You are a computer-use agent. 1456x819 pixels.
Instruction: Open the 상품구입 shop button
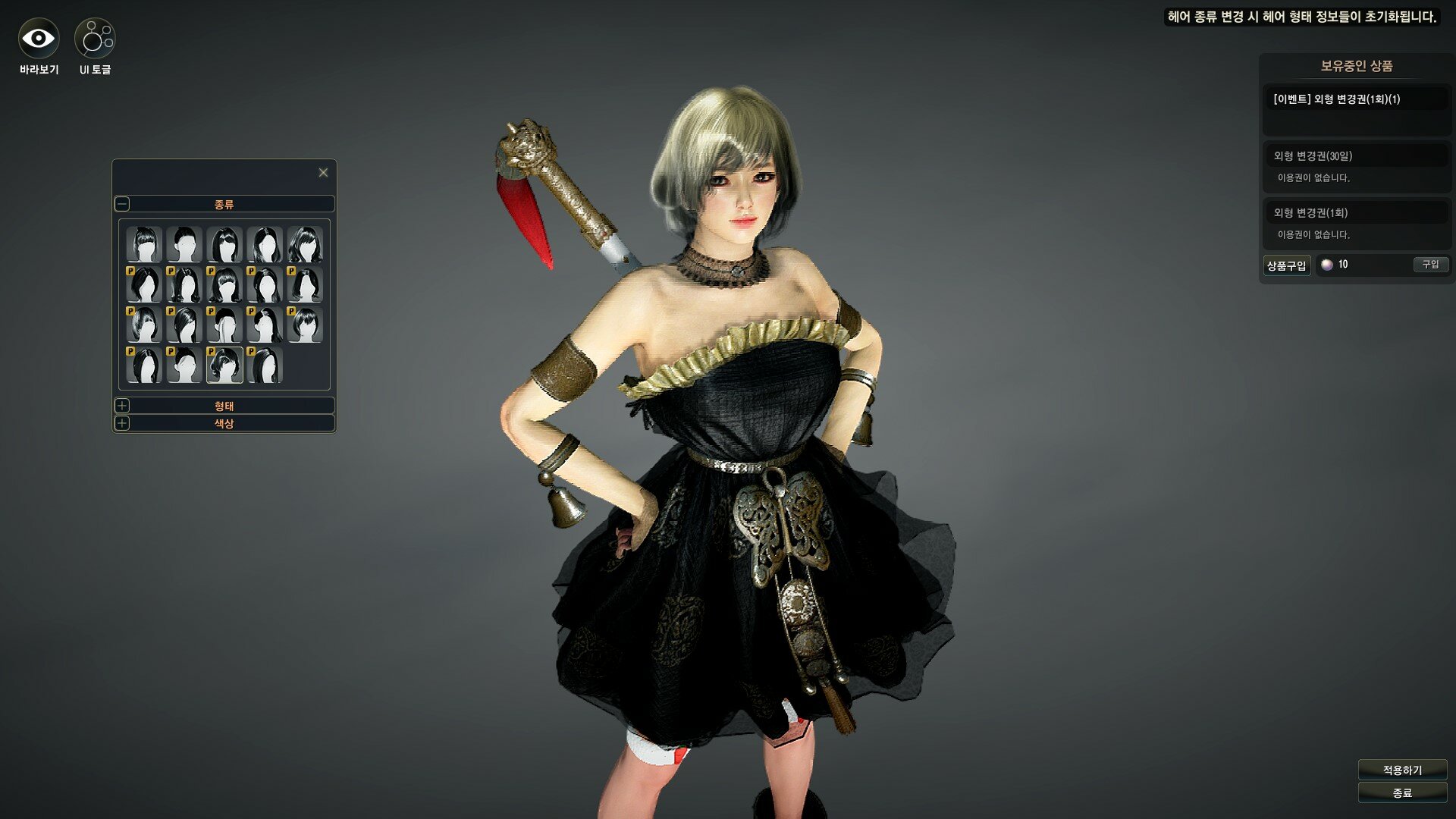tap(1286, 265)
